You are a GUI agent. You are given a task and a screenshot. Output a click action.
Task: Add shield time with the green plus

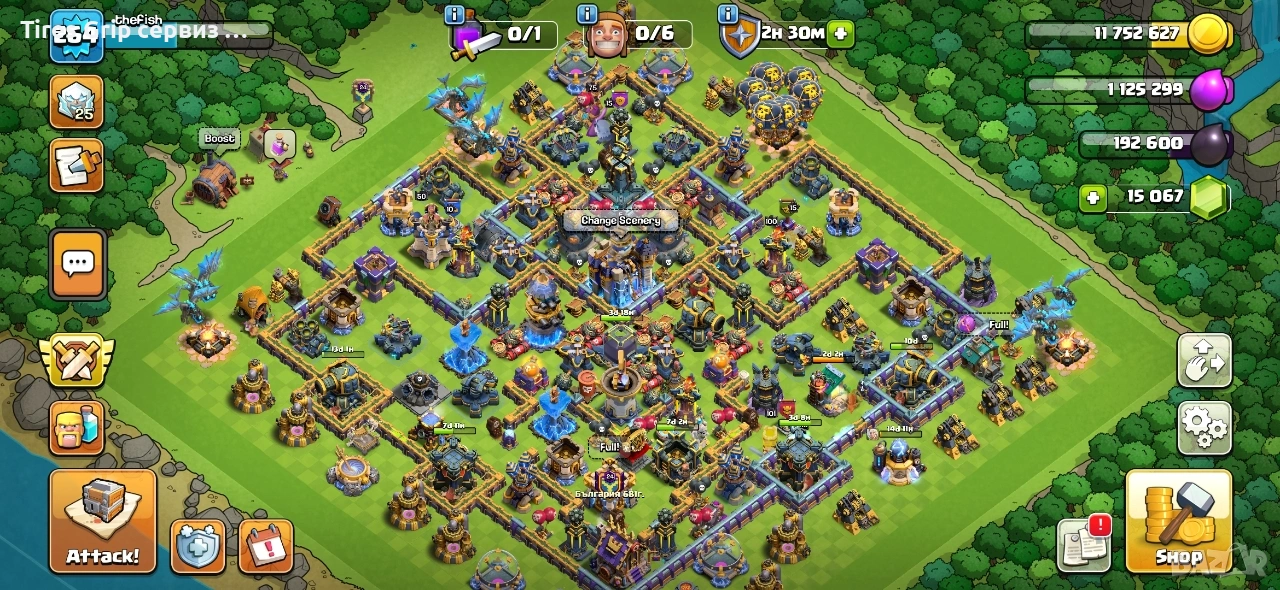(x=841, y=33)
